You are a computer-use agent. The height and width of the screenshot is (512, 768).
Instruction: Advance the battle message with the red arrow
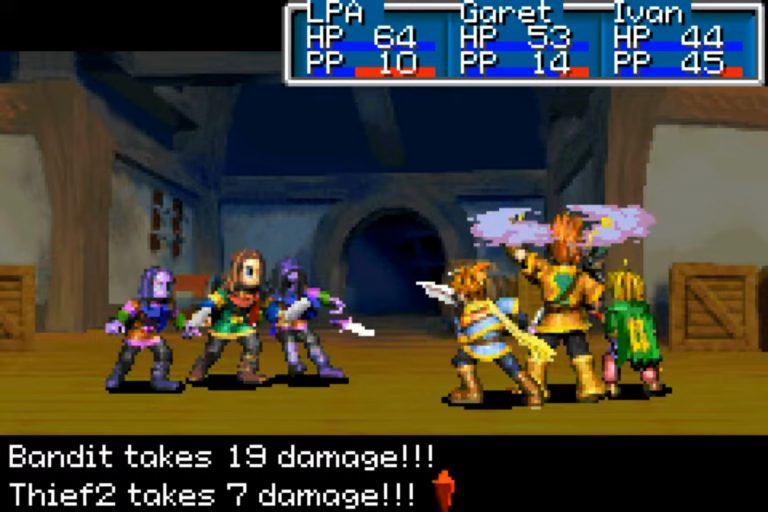tap(444, 490)
